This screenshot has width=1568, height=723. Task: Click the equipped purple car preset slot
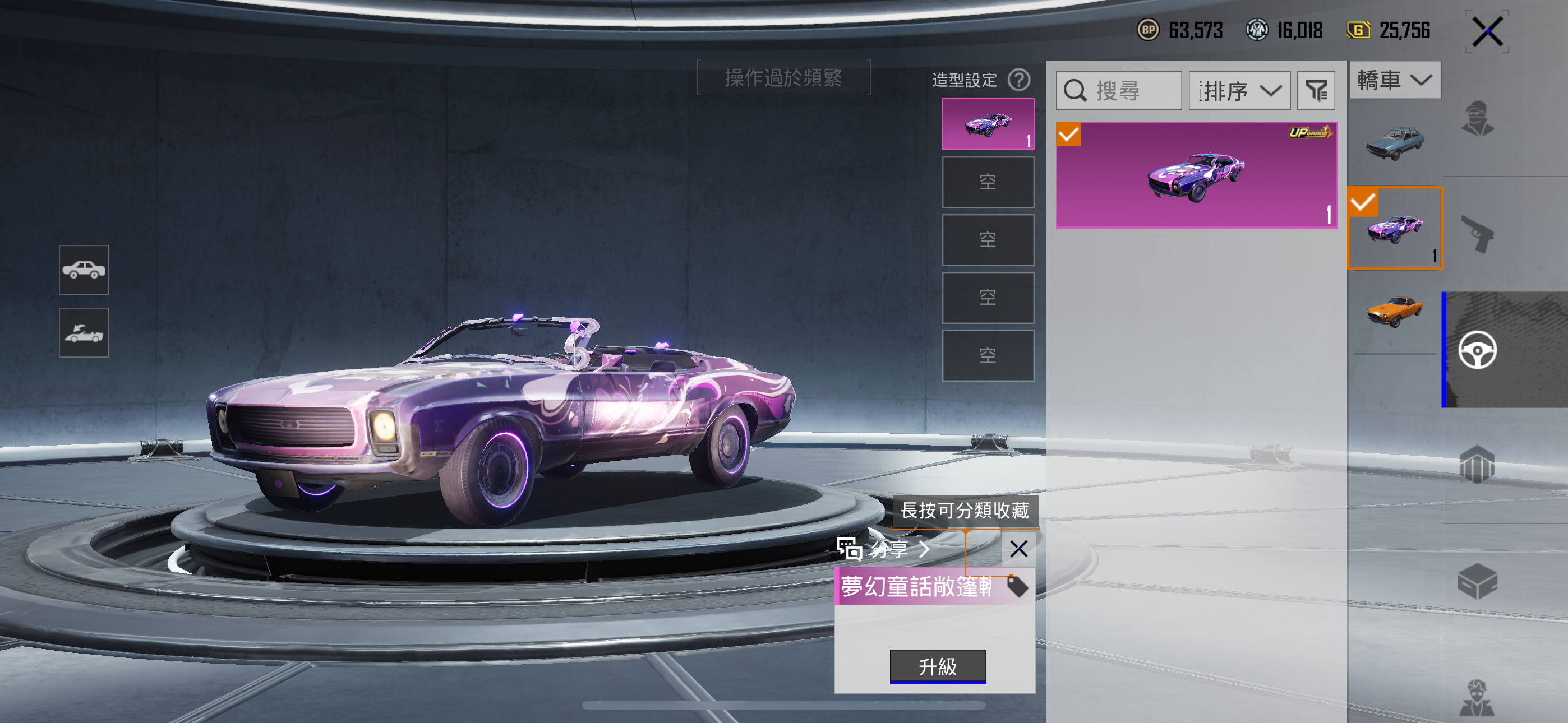coord(988,124)
